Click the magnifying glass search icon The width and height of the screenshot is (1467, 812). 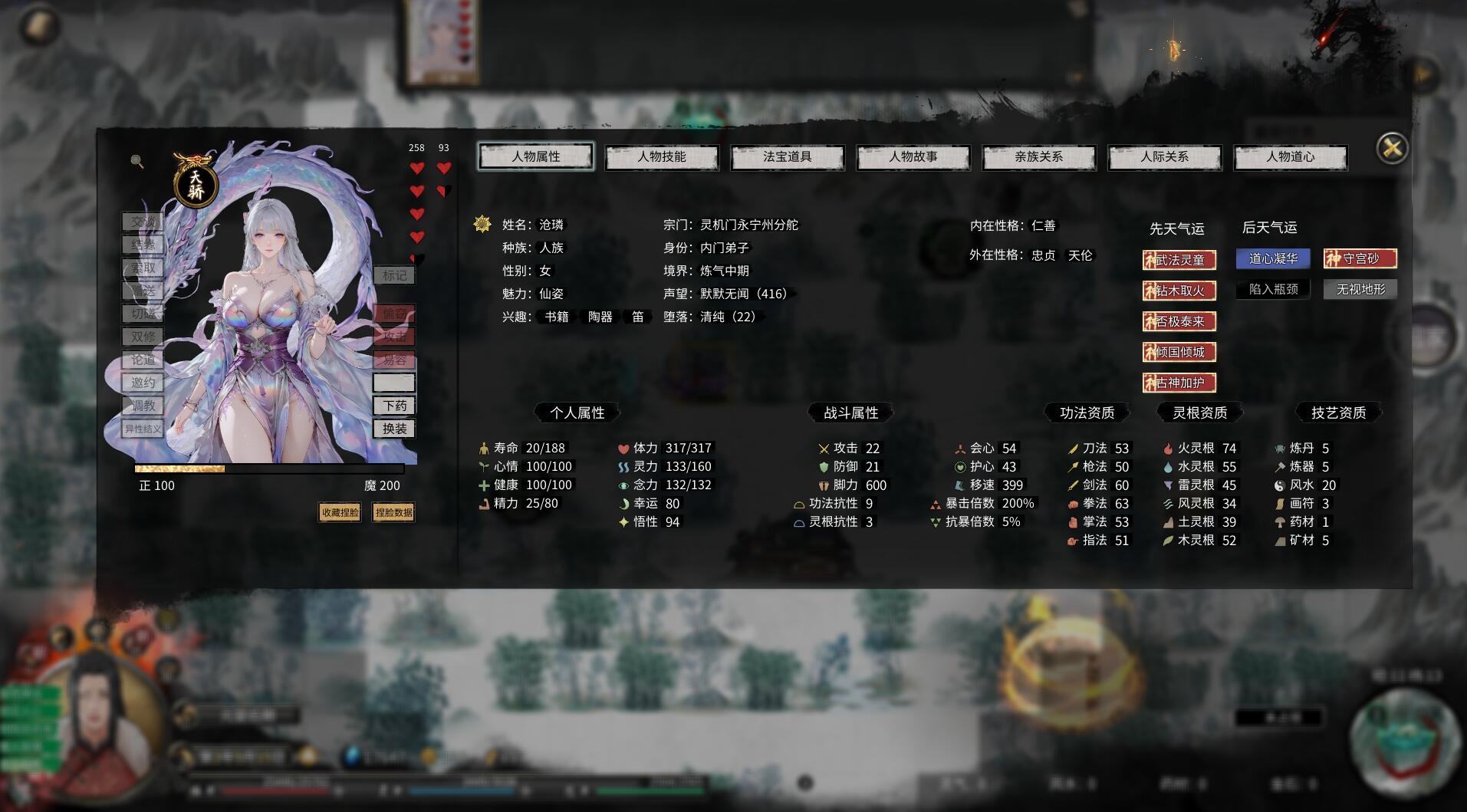pos(138,163)
